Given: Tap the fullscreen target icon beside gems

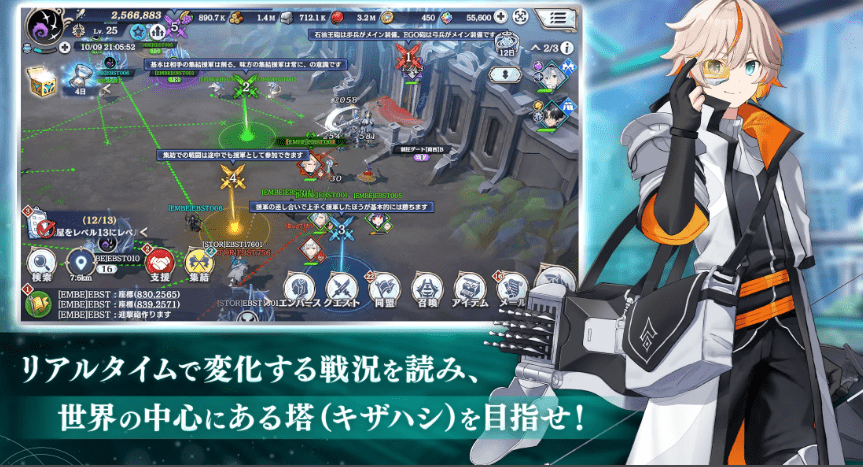Looking at the screenshot, I should click(521, 17).
